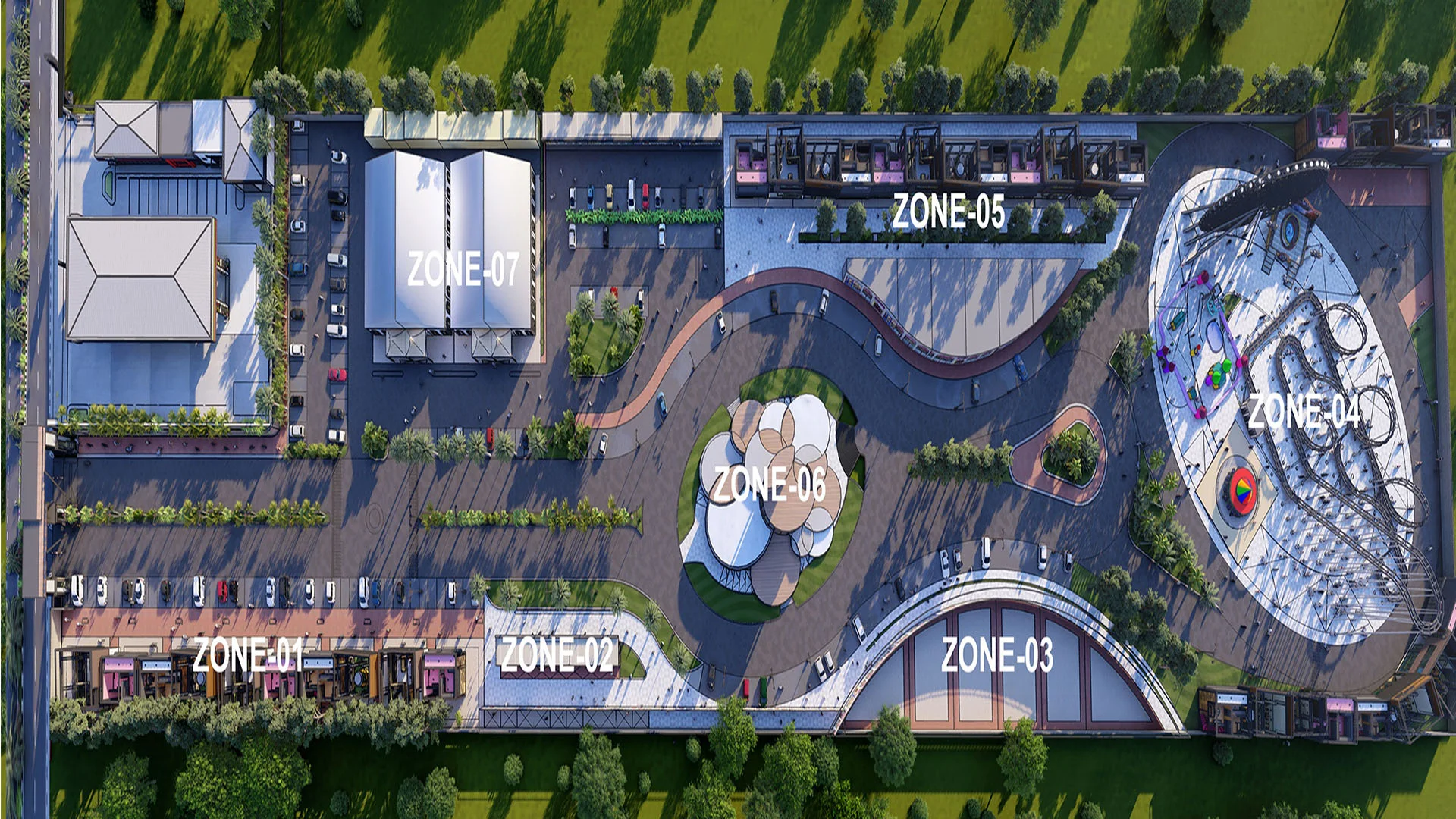Open the ZONE-03 marker
This screenshot has width=1456, height=819.
pyautogui.click(x=997, y=654)
